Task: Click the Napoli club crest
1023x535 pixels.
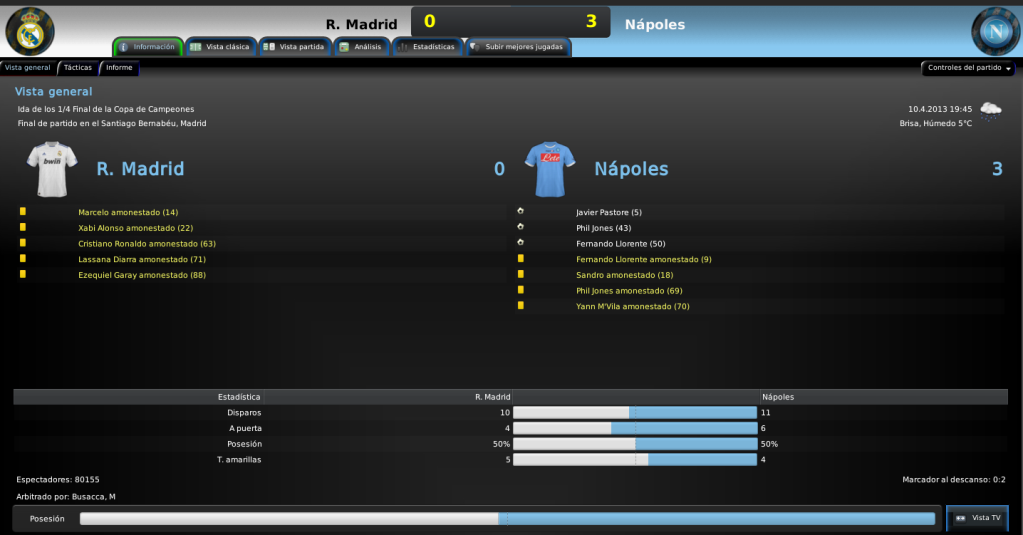Action: point(995,31)
